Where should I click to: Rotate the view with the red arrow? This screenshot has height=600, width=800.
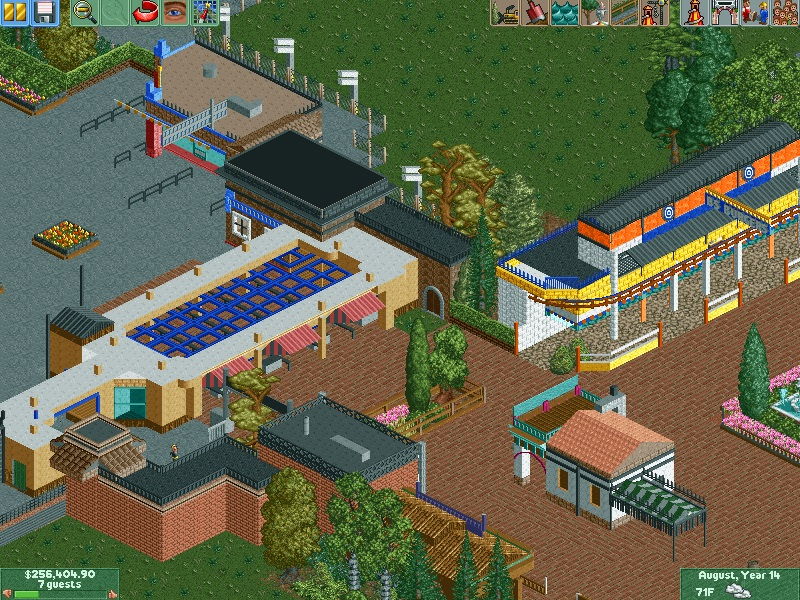(145, 12)
